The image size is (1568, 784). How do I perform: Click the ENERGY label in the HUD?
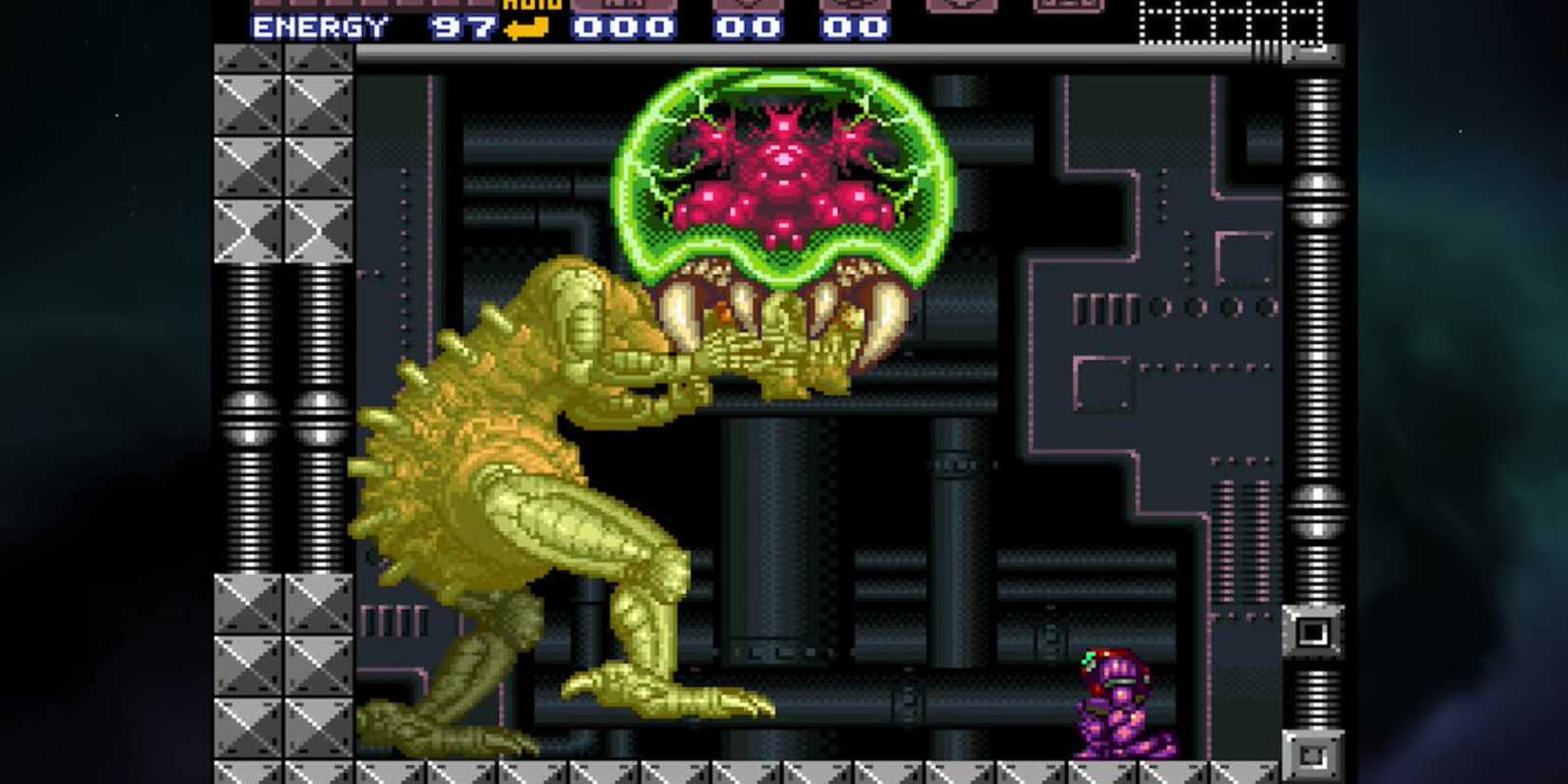pyautogui.click(x=318, y=29)
